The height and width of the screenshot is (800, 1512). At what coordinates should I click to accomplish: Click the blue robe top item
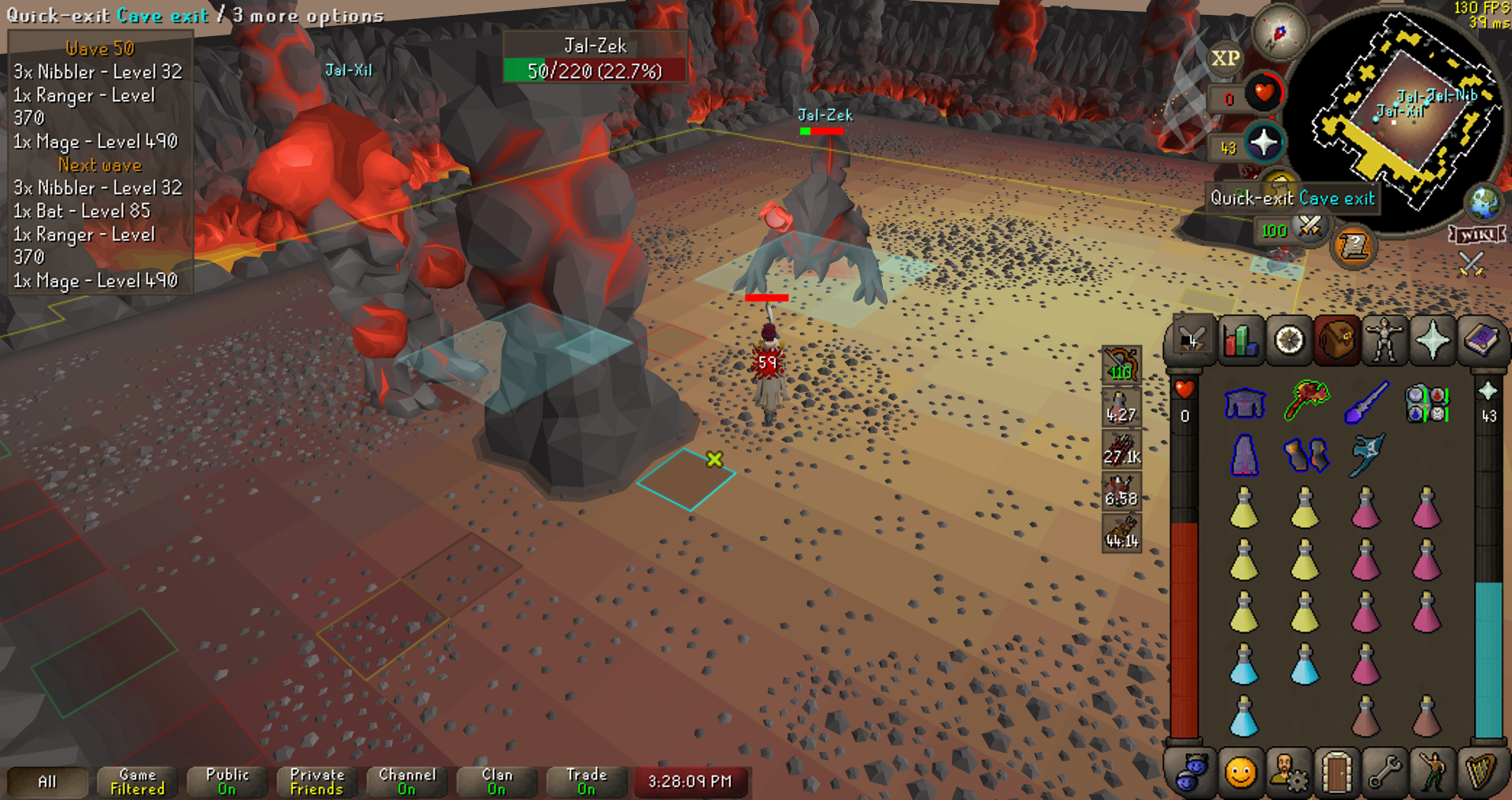1244,403
